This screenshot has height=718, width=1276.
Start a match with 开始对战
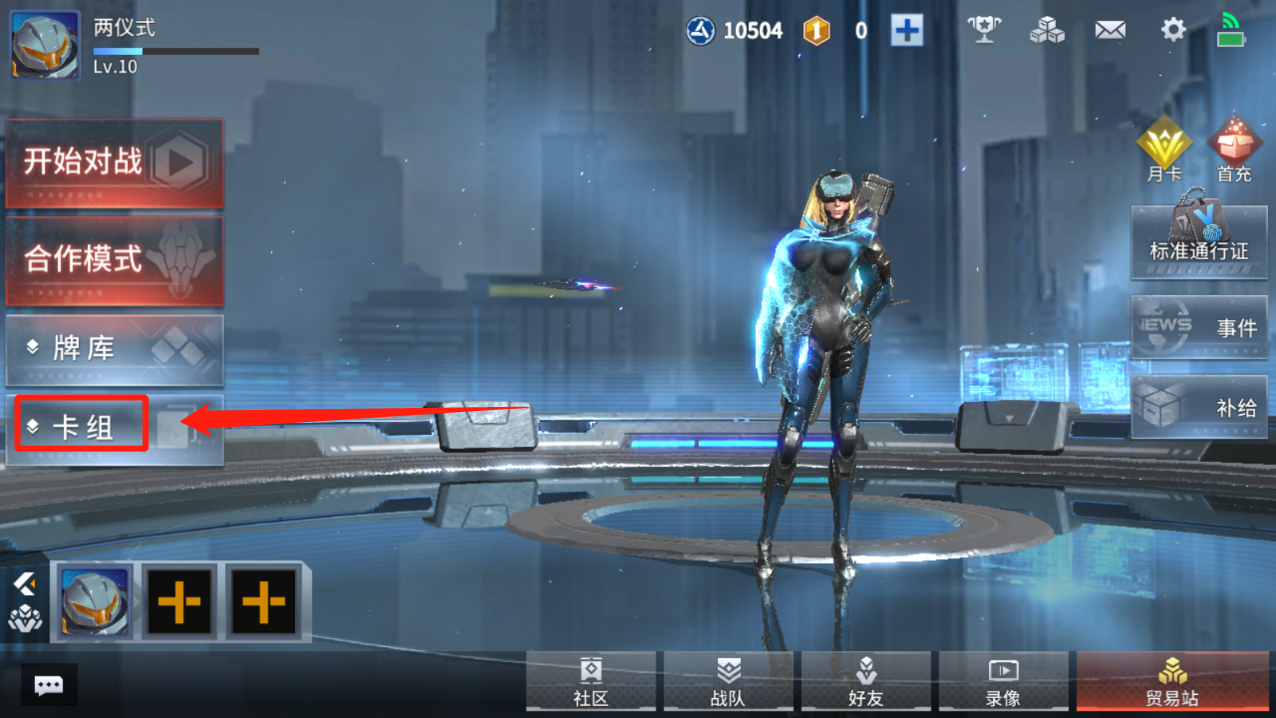point(114,163)
